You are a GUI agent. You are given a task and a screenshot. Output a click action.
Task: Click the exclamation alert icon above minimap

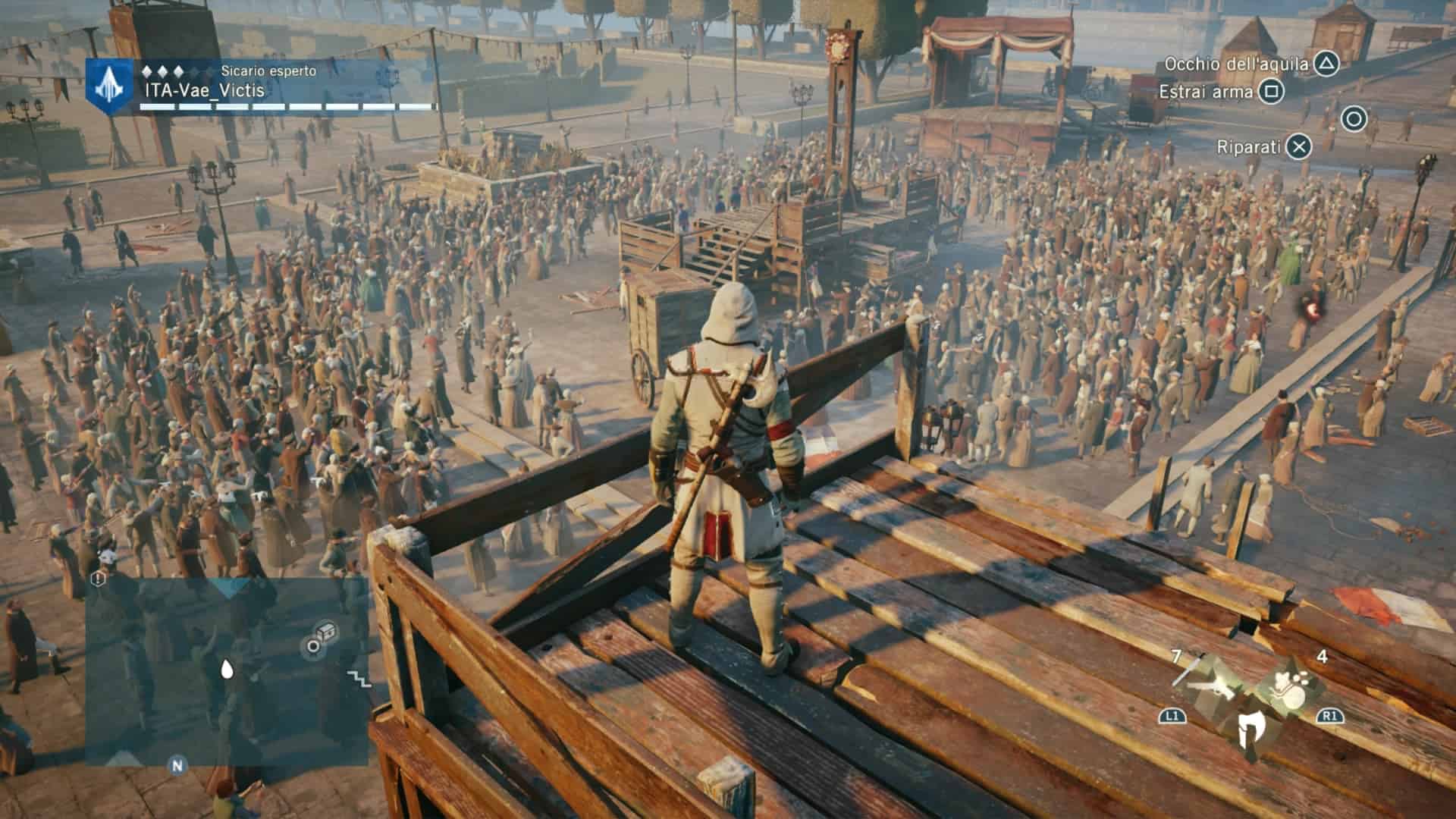(99, 579)
